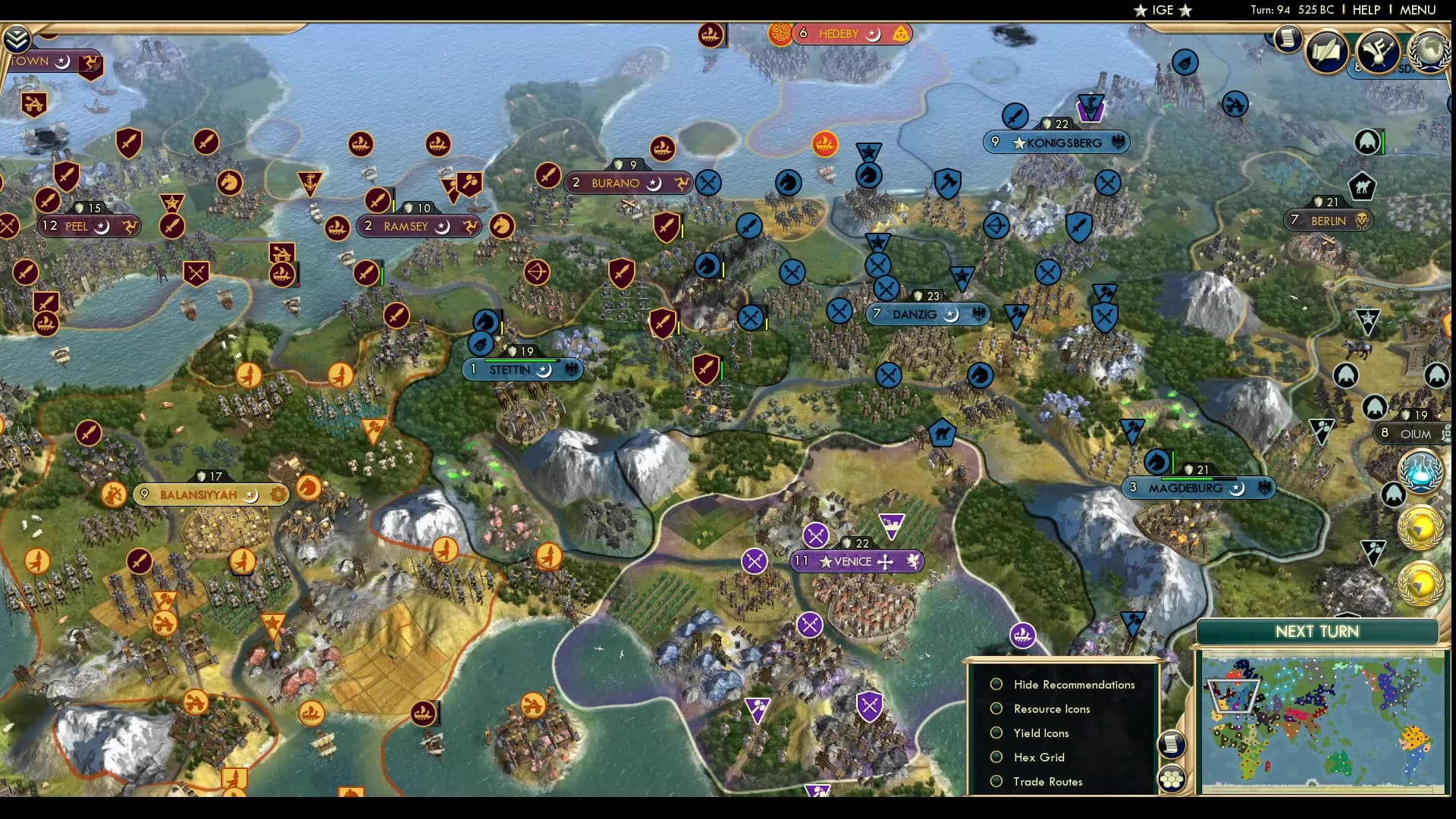
Task: Click the gold World Congress notification medallion
Action: point(1421,527)
